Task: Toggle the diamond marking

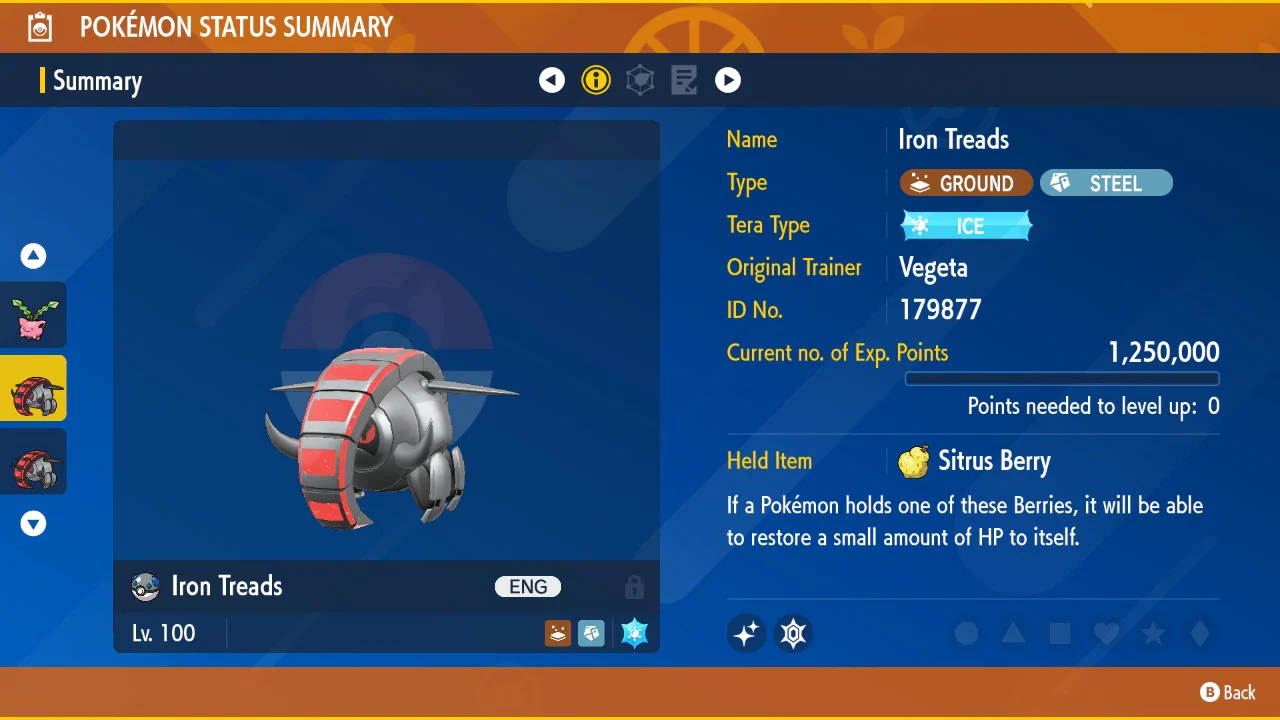Action: click(1199, 633)
